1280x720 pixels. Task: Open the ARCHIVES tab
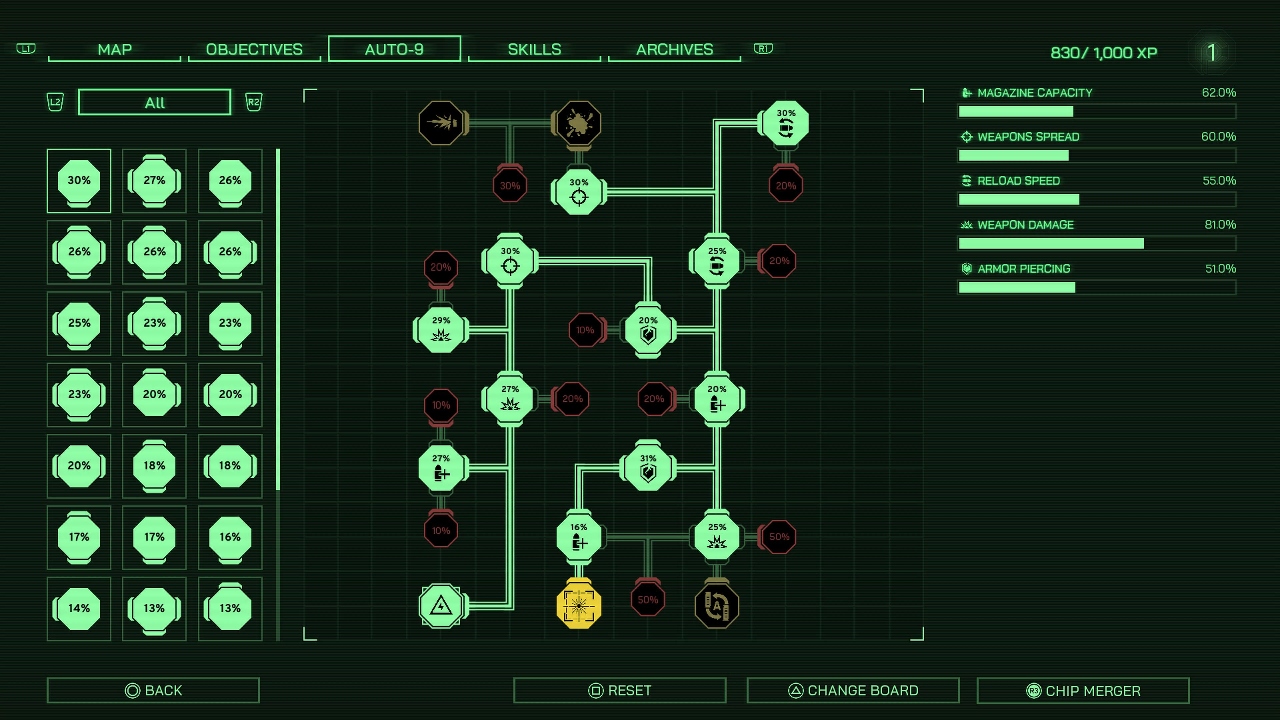pyautogui.click(x=674, y=48)
